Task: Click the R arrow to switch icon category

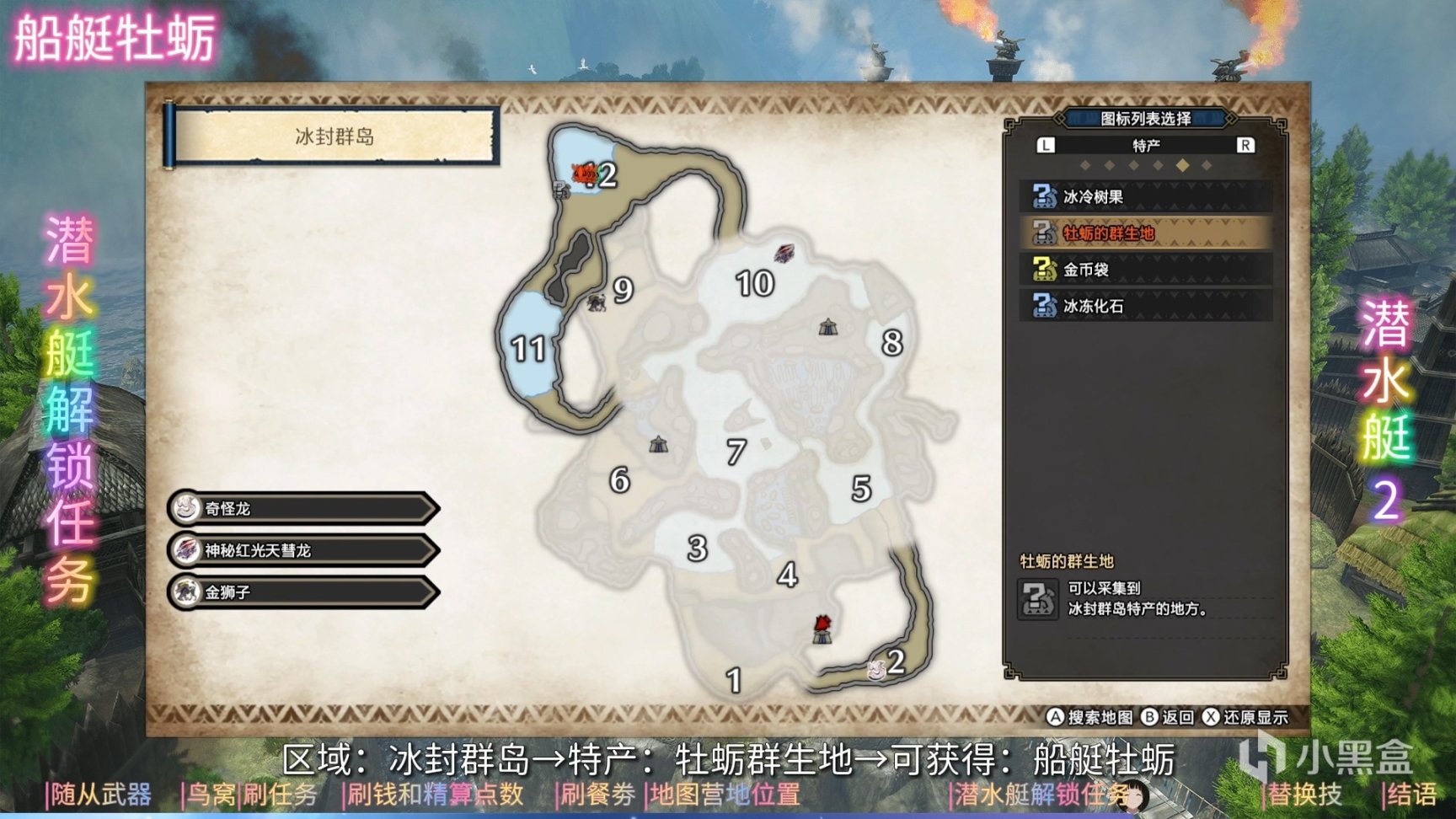Action: click(x=1246, y=145)
